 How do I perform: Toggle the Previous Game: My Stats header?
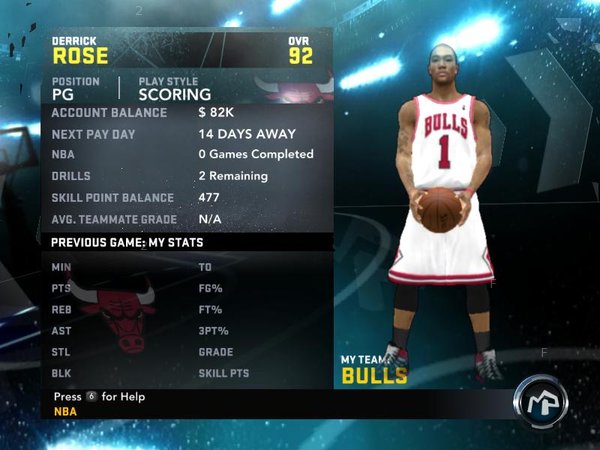click(125, 242)
